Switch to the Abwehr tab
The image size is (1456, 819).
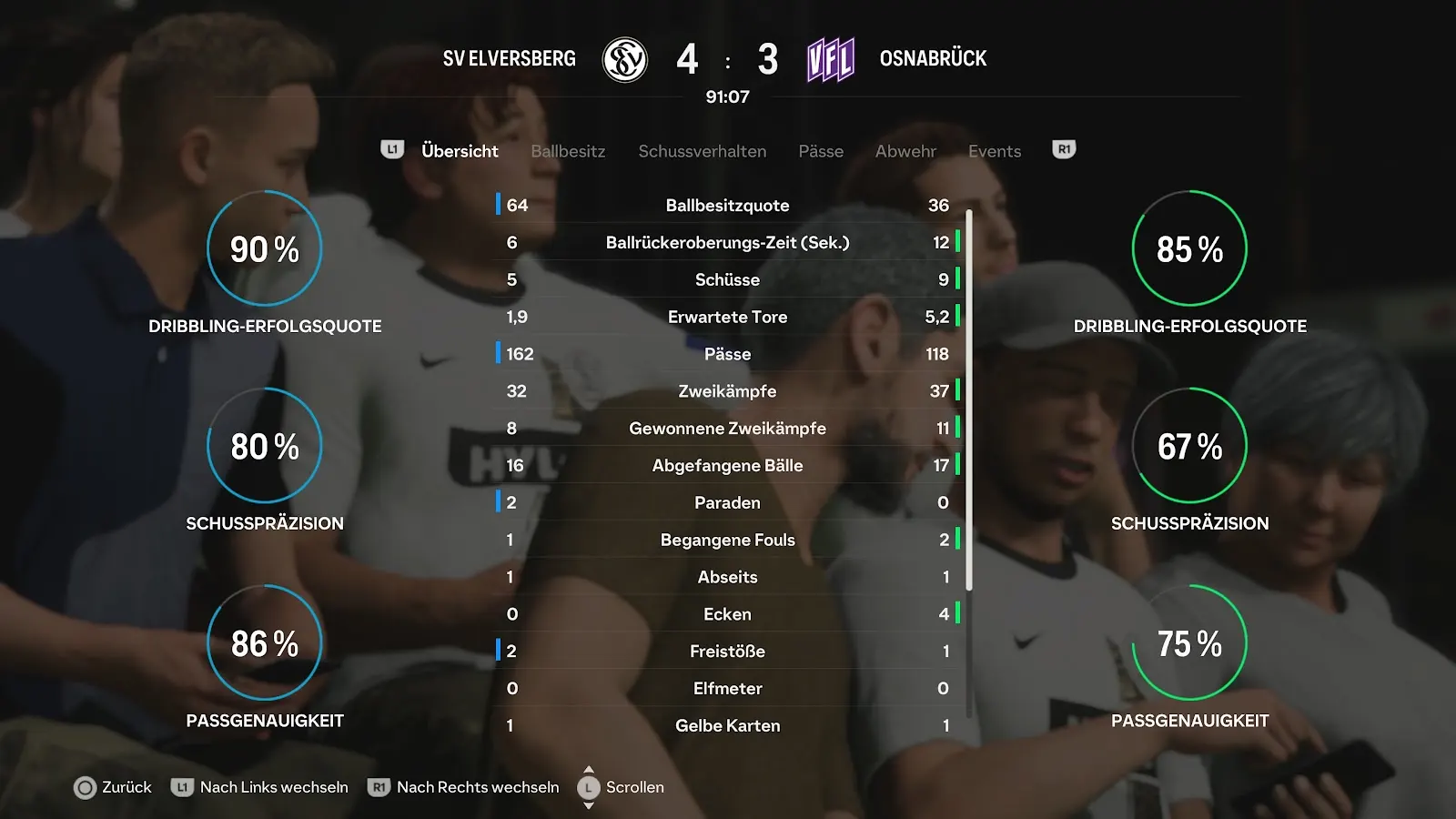905,151
